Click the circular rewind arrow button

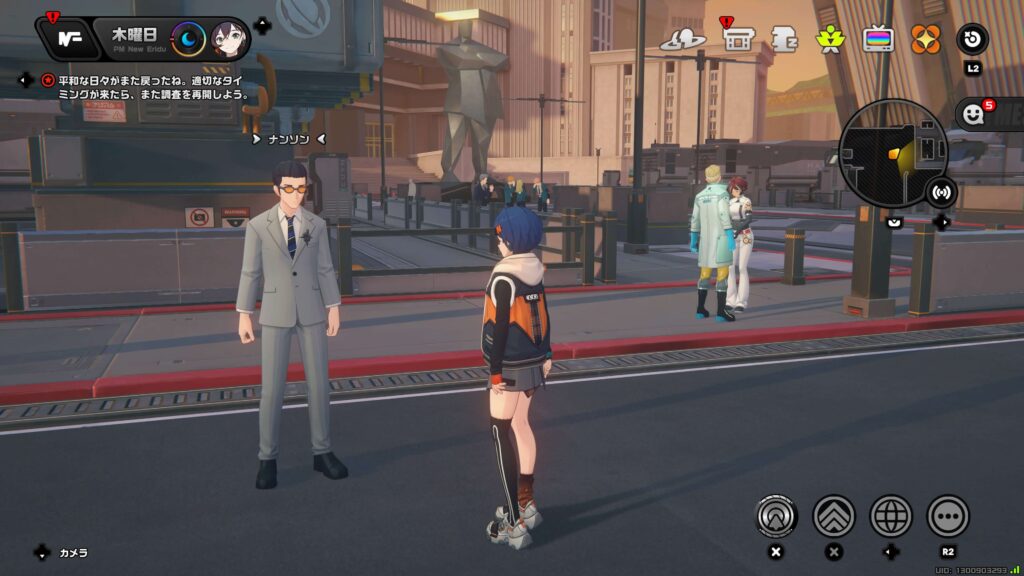[x=972, y=40]
